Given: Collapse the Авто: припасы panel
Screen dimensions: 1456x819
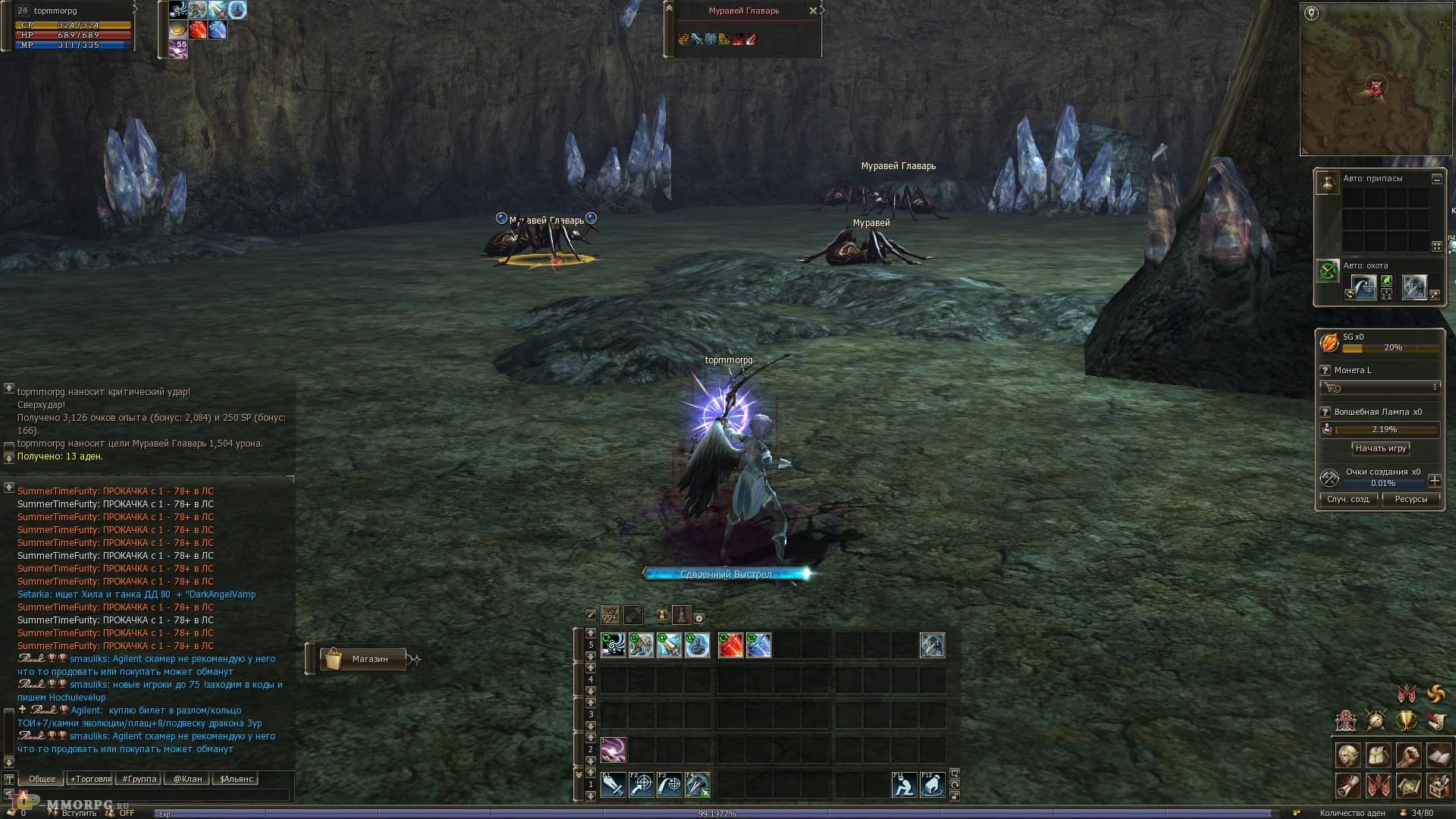Looking at the screenshot, I should pyautogui.click(x=1438, y=179).
